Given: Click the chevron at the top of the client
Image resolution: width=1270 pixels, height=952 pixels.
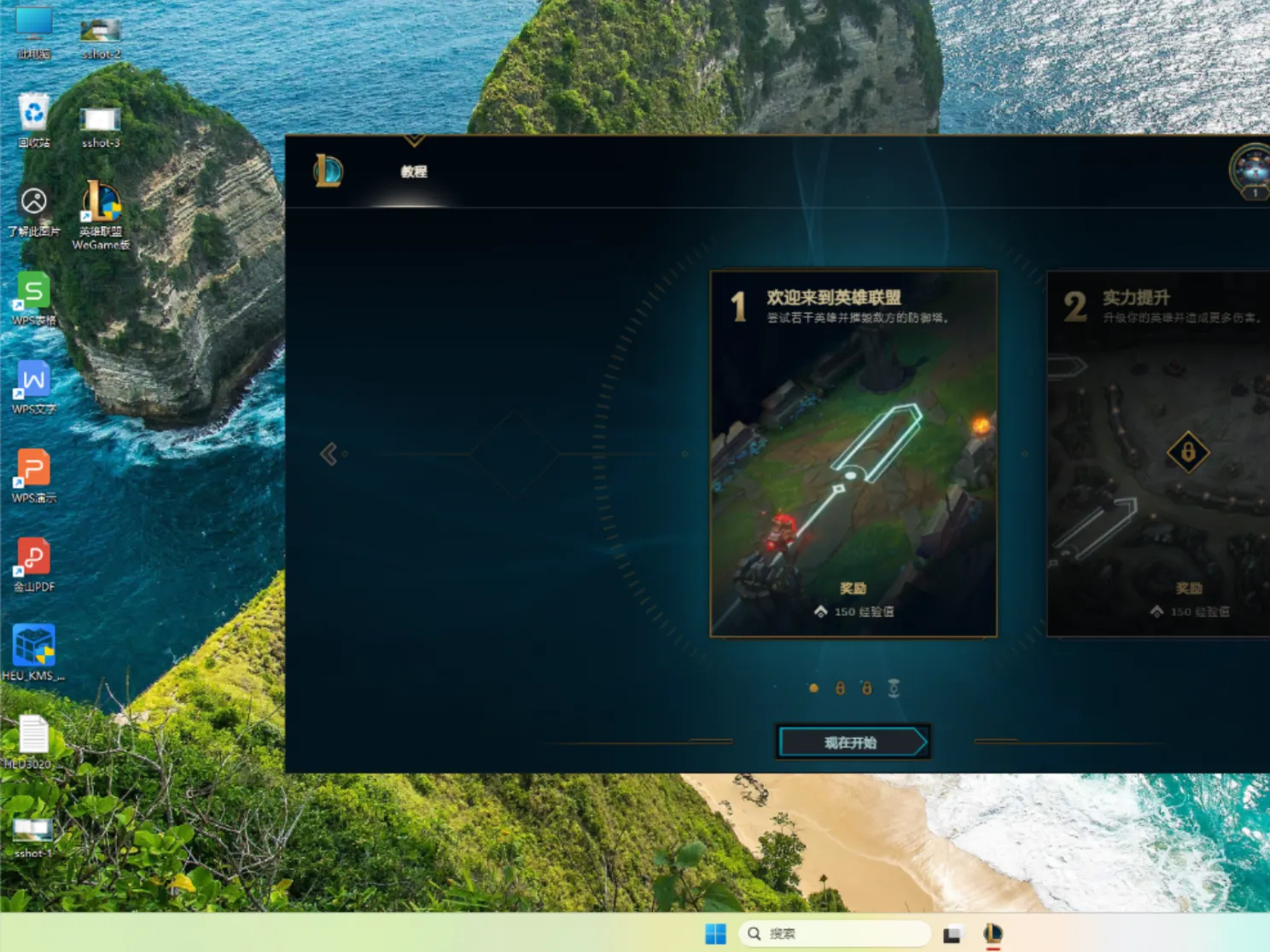Looking at the screenshot, I should point(415,140).
